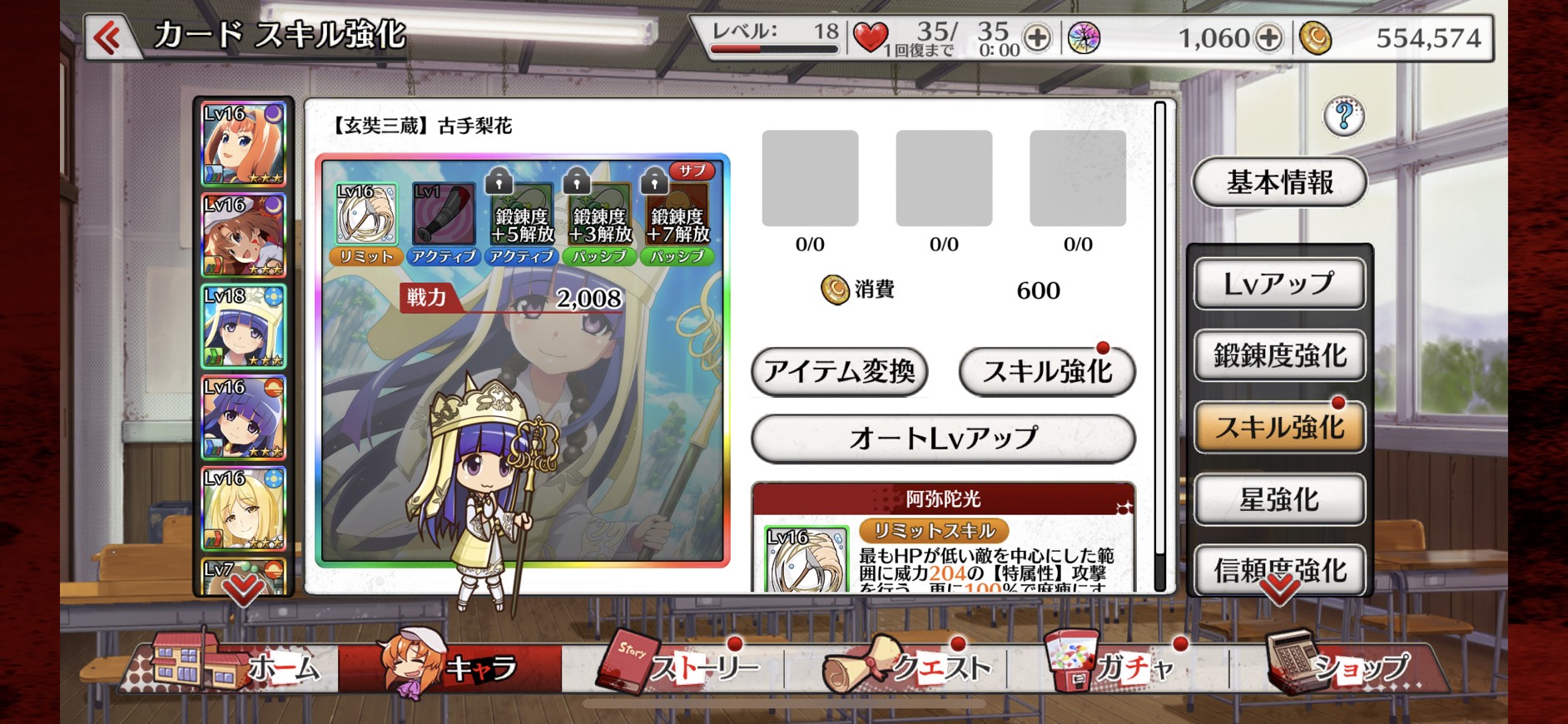Start オートLvアップ
This screenshot has width=1568, height=724.
[x=943, y=438]
